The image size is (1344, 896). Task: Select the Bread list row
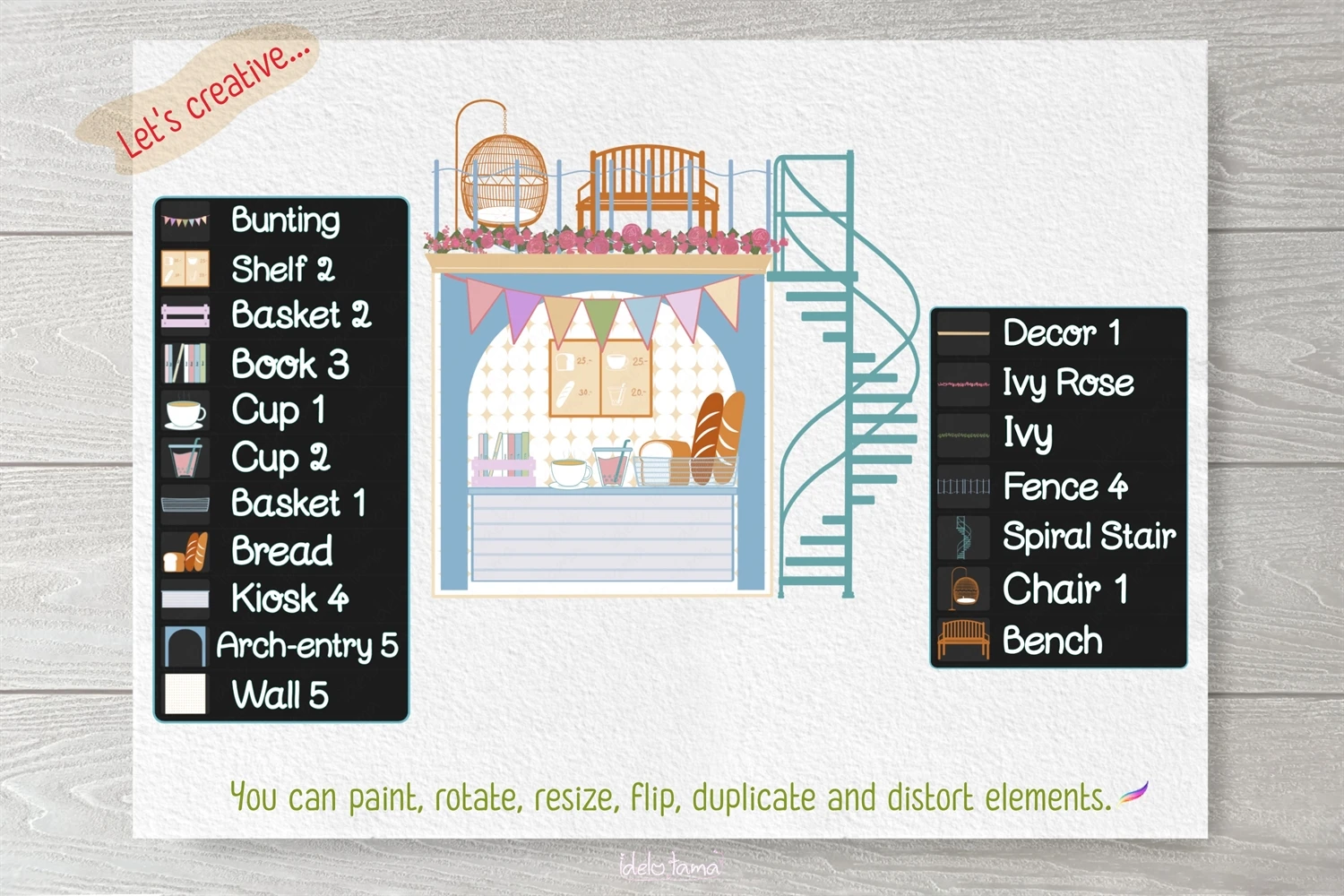281,551
